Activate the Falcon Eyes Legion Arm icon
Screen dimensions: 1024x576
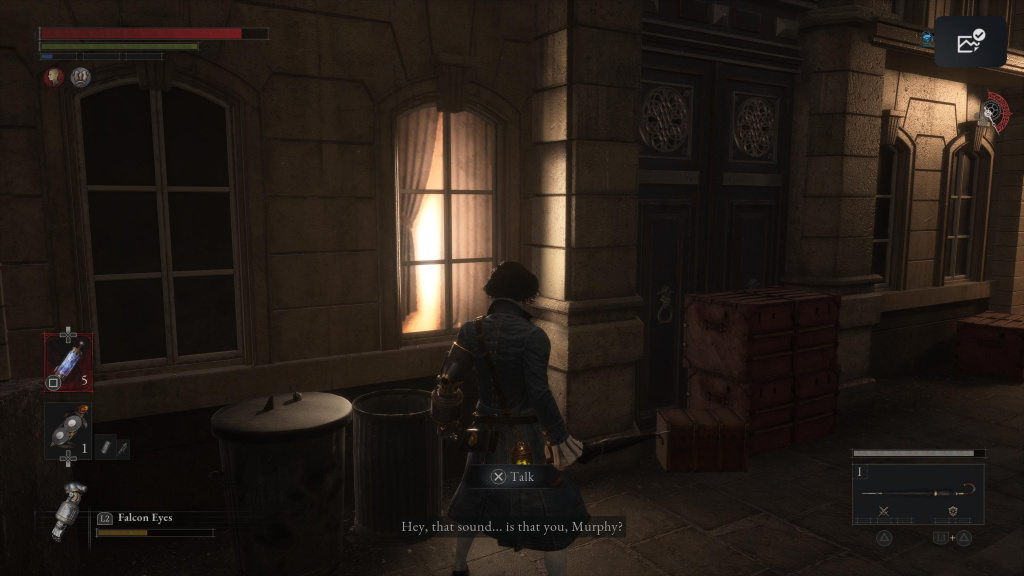68,509
